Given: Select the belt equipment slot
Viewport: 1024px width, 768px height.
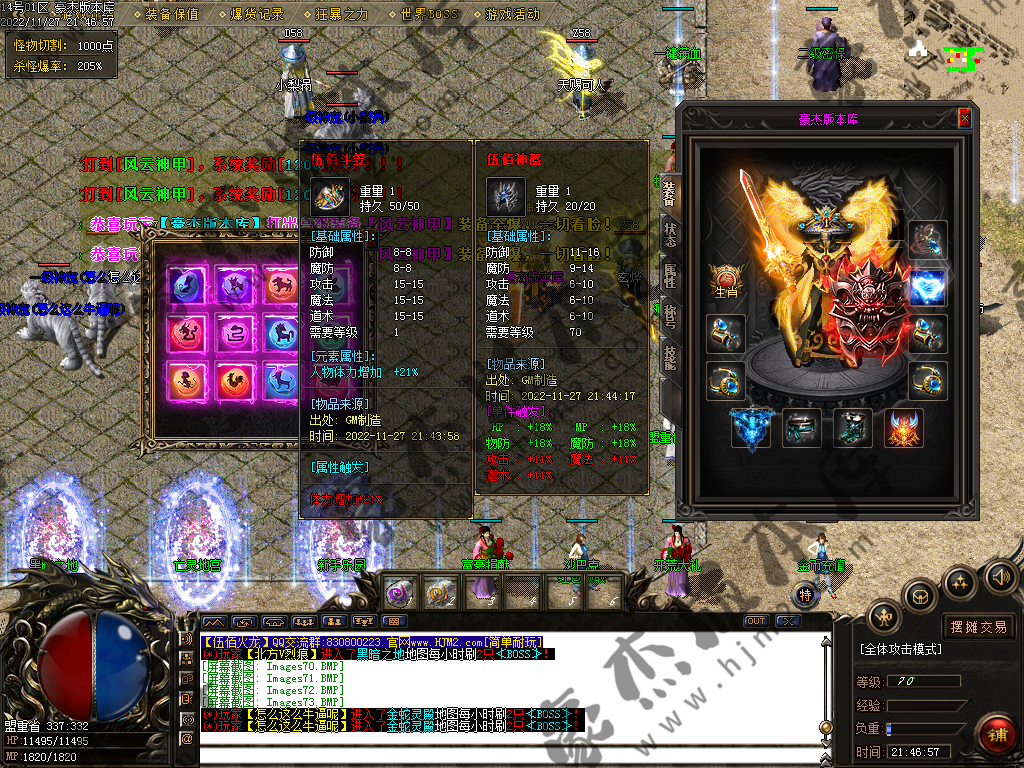Looking at the screenshot, I should tap(801, 428).
